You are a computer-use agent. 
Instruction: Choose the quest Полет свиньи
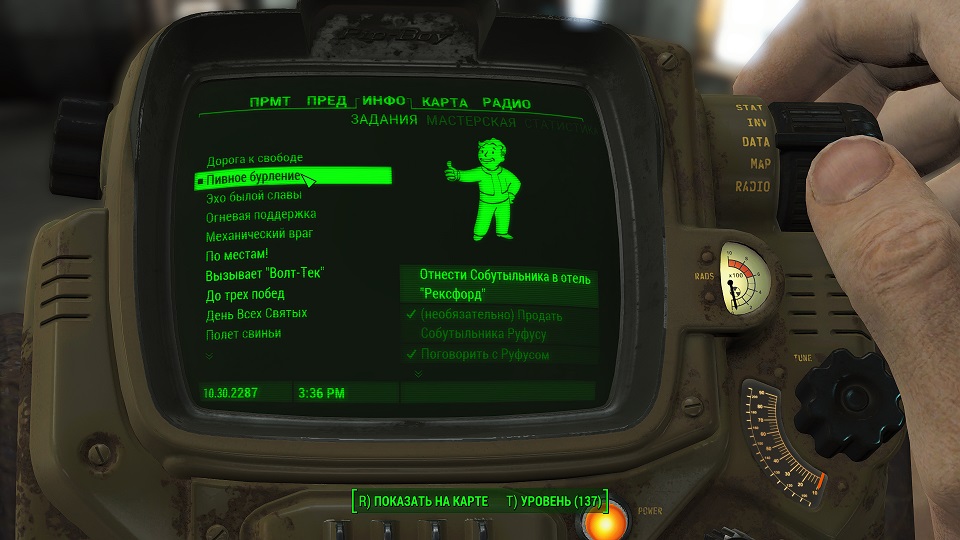[x=243, y=333]
